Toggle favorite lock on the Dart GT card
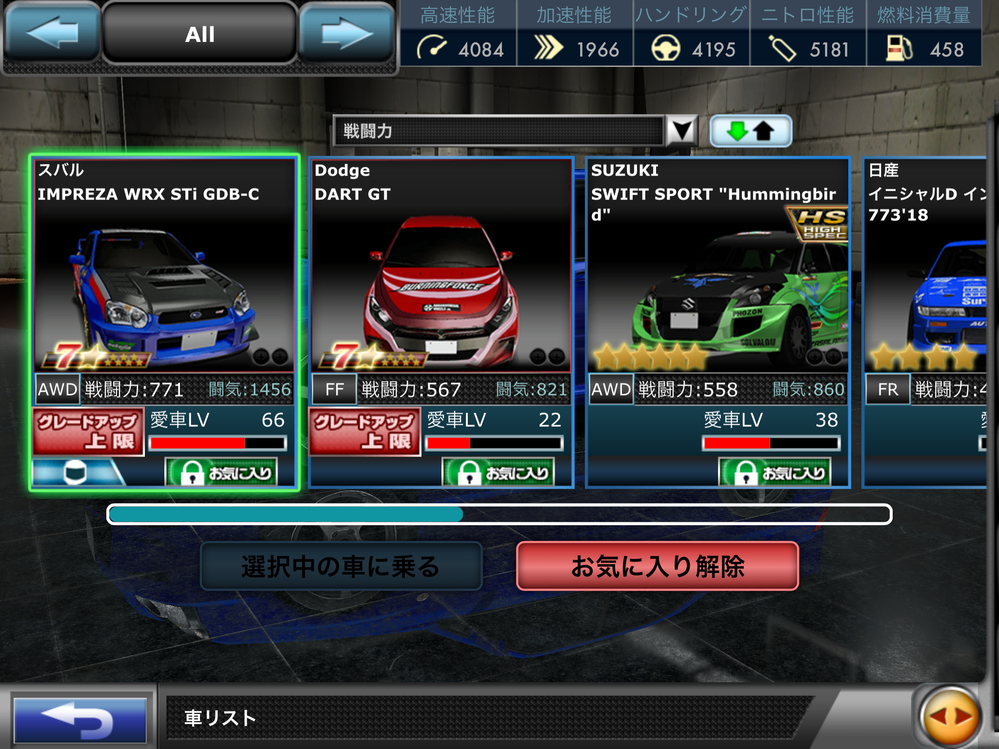This screenshot has height=749, width=999. pyautogui.click(x=497, y=471)
